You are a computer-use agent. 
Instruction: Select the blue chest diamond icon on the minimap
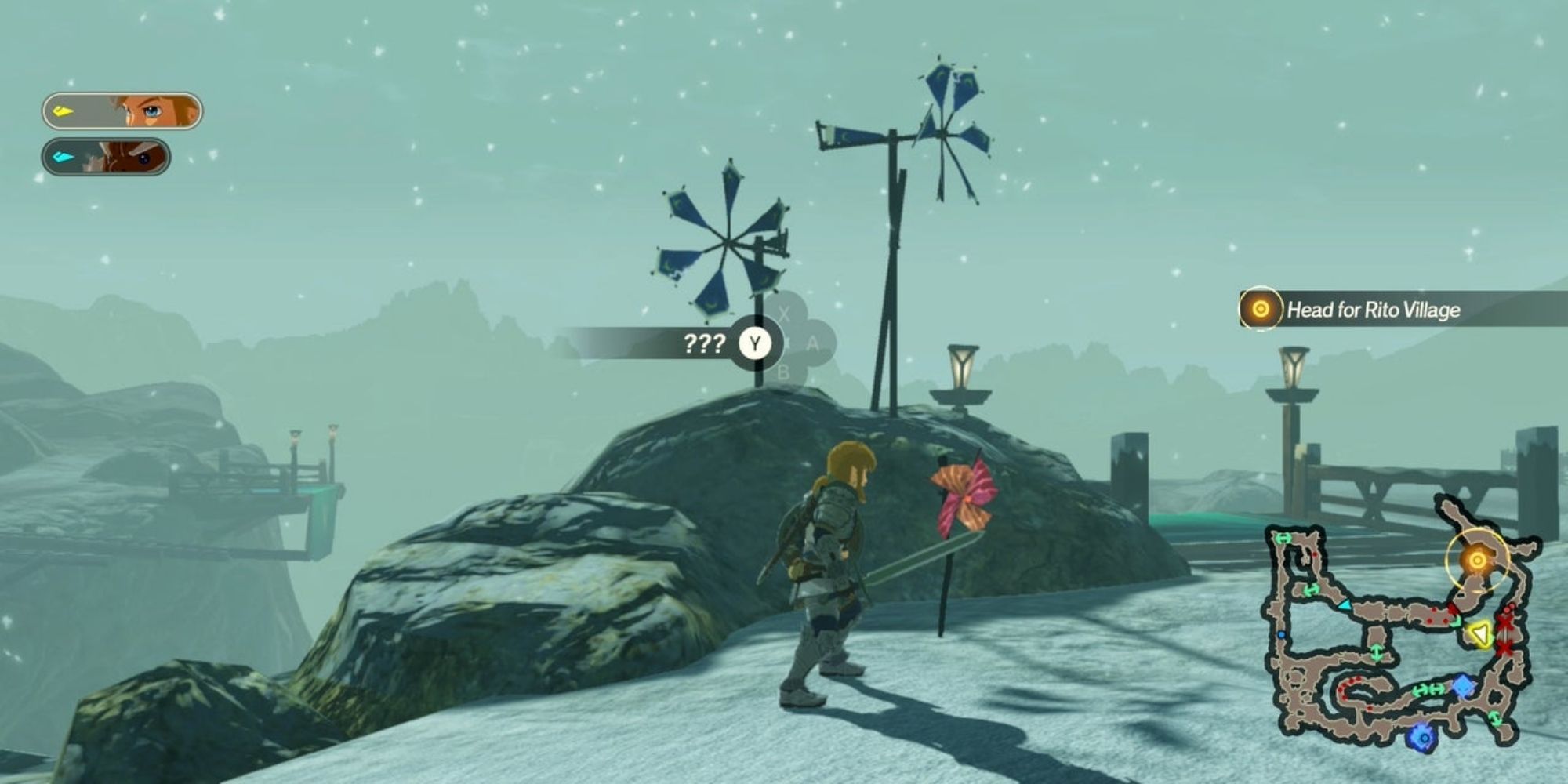1463,685
